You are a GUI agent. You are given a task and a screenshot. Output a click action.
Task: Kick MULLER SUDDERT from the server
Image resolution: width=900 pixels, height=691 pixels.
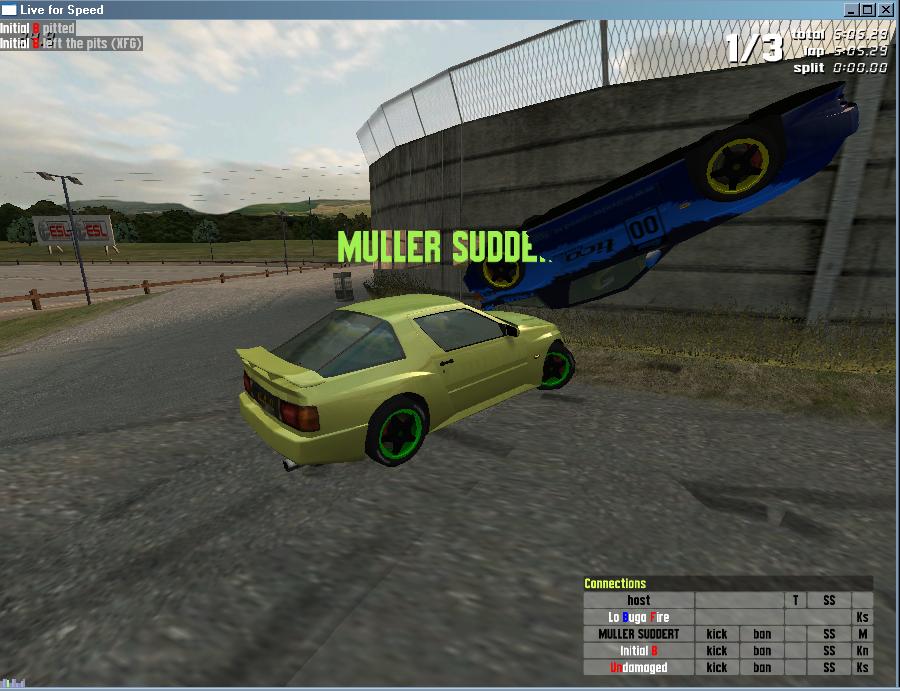click(716, 634)
